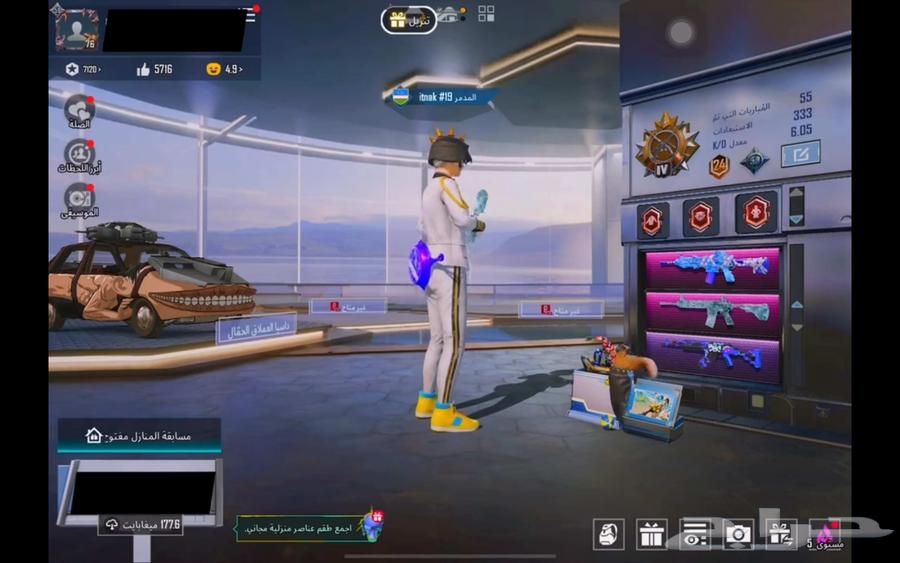
Task: Open the camera screenshot icon
Action: [x=738, y=534]
